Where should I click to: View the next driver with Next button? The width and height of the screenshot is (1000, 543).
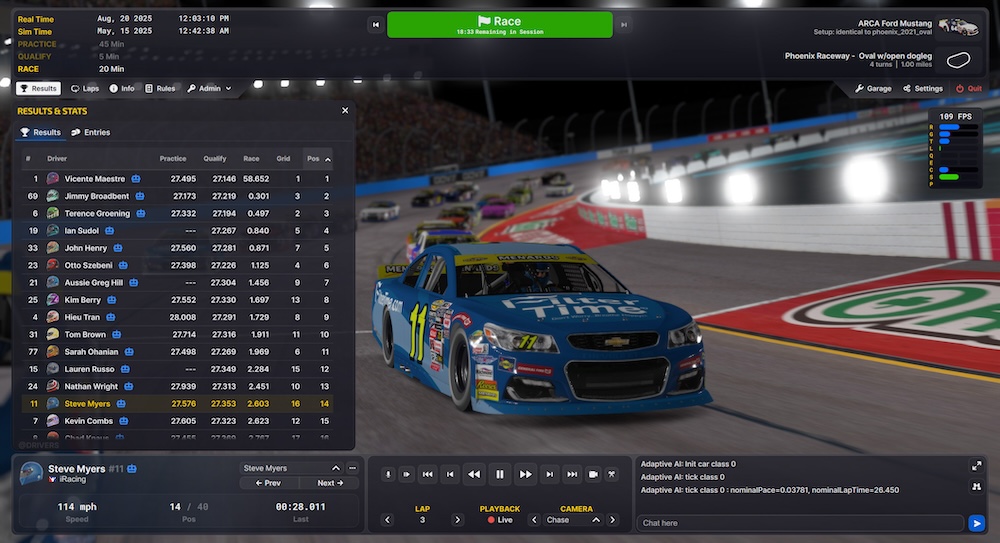click(x=330, y=483)
